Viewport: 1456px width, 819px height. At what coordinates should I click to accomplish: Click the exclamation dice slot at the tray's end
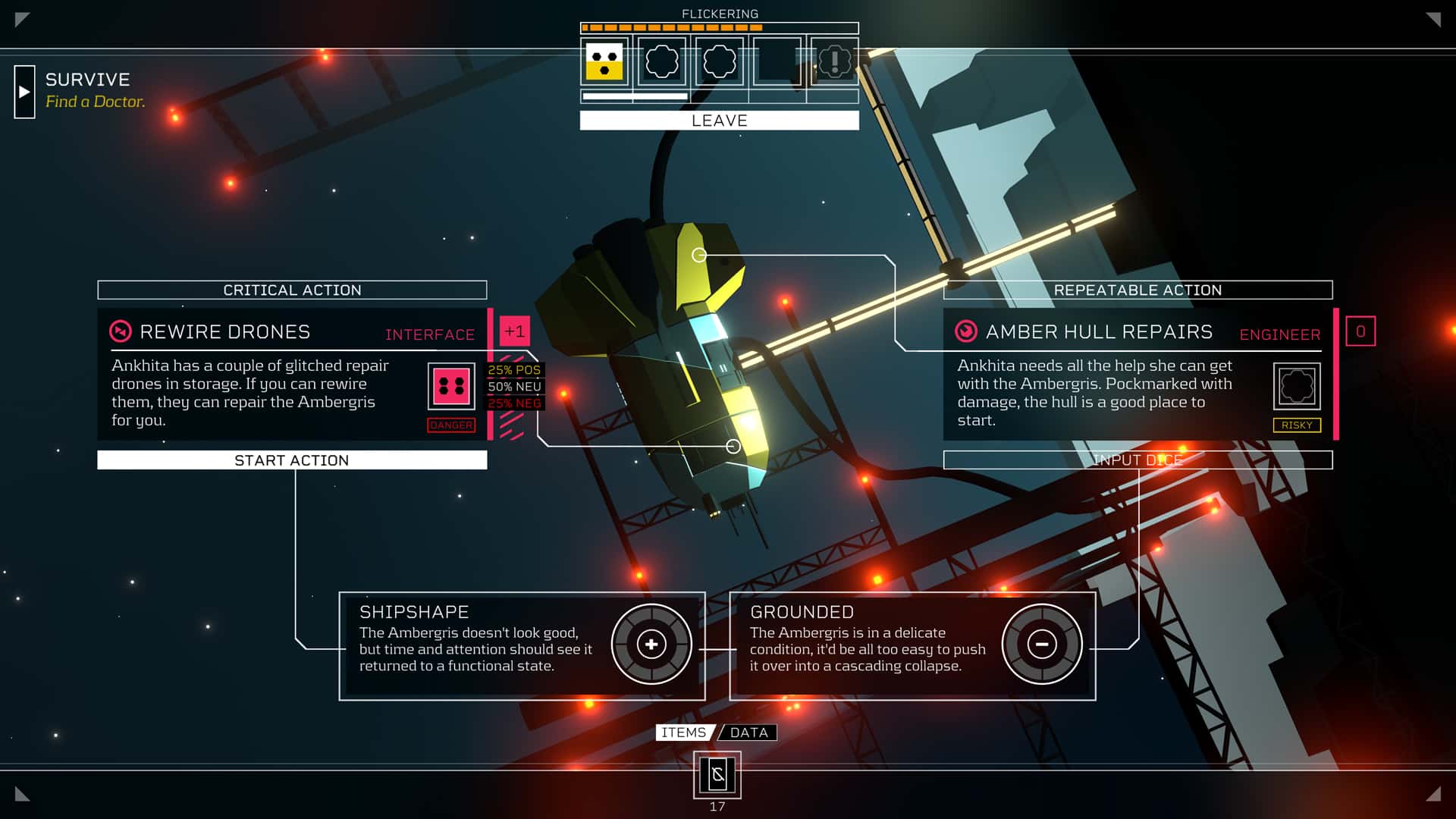tap(834, 63)
